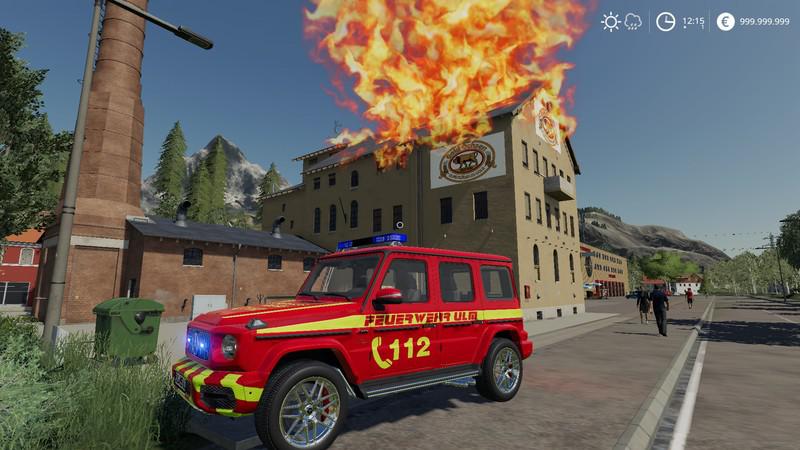Click the clock icon in the HUD
The image size is (800, 450).
[x=665, y=21]
